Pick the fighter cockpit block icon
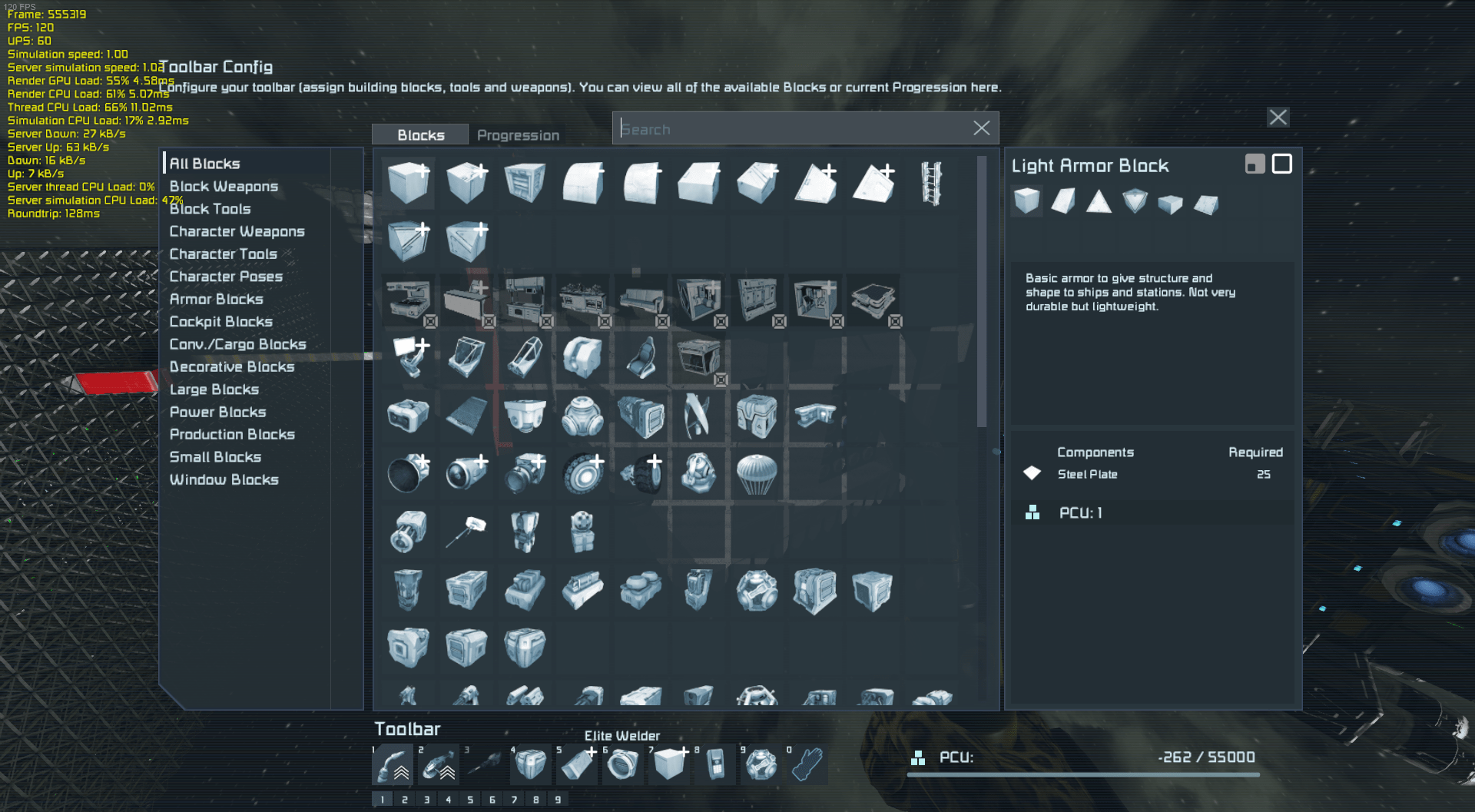 pyautogui.click(x=525, y=356)
